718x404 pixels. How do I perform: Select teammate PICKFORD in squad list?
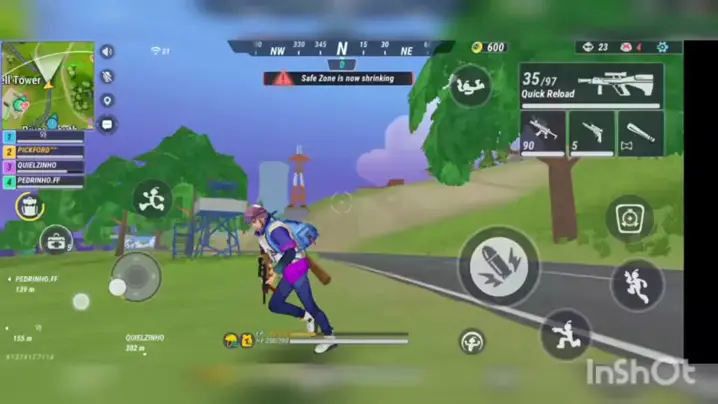(44, 150)
